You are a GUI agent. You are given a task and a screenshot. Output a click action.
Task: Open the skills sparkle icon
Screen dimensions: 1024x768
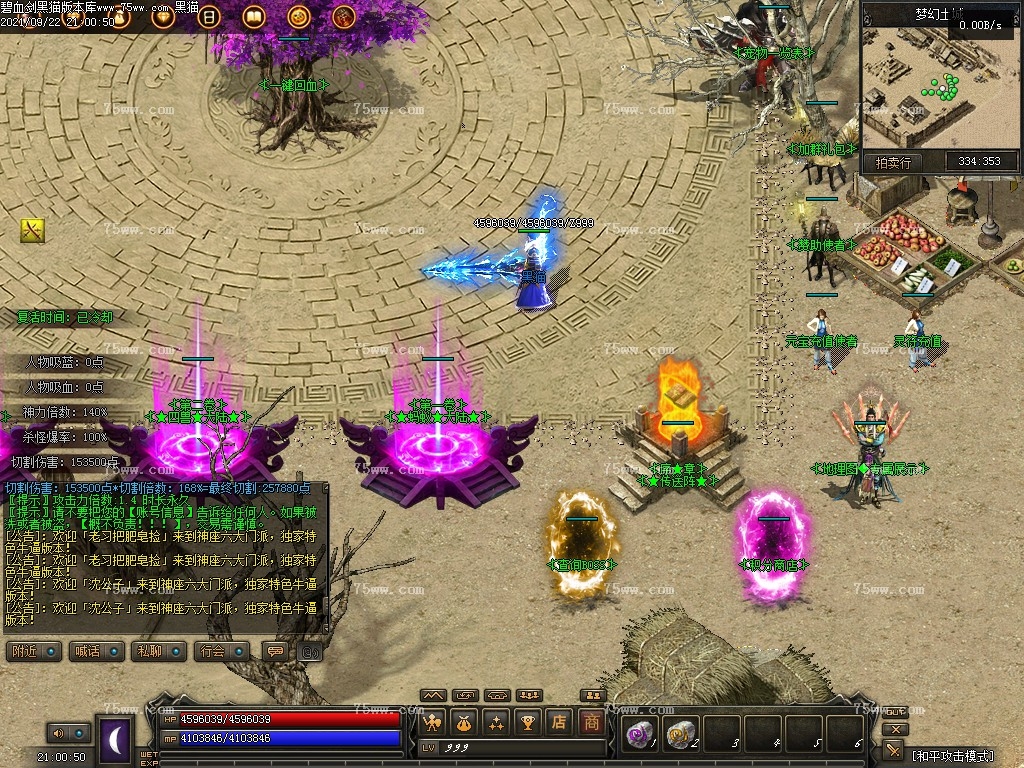tap(496, 721)
